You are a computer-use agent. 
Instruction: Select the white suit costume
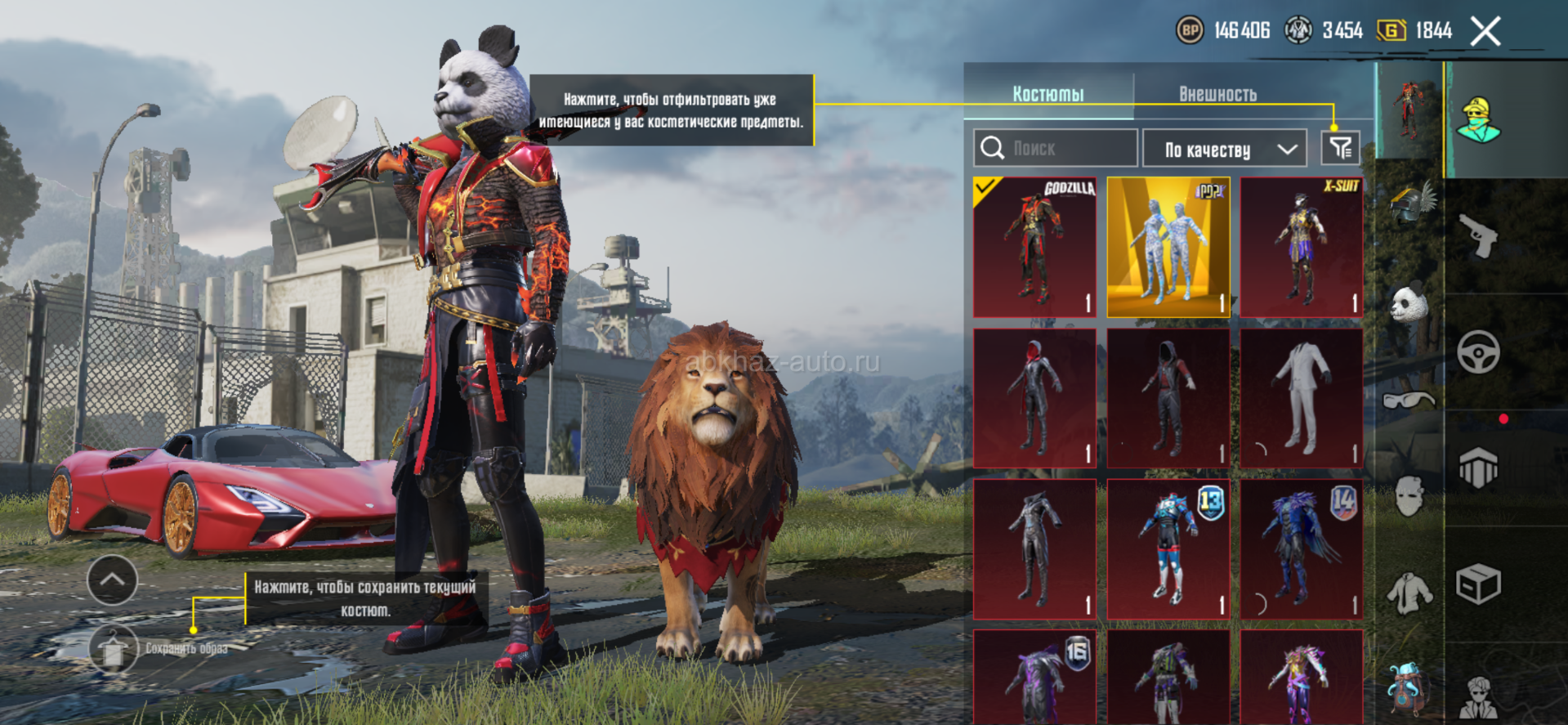[1301, 398]
